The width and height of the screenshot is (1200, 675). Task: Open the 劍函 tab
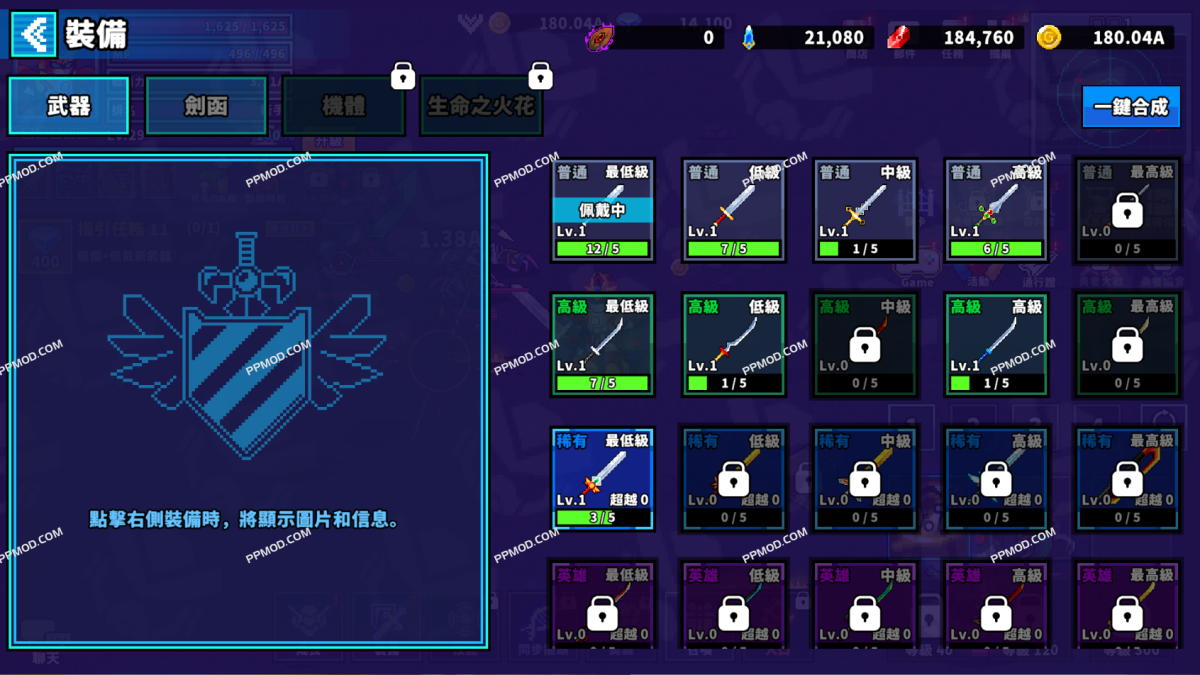[x=206, y=106]
